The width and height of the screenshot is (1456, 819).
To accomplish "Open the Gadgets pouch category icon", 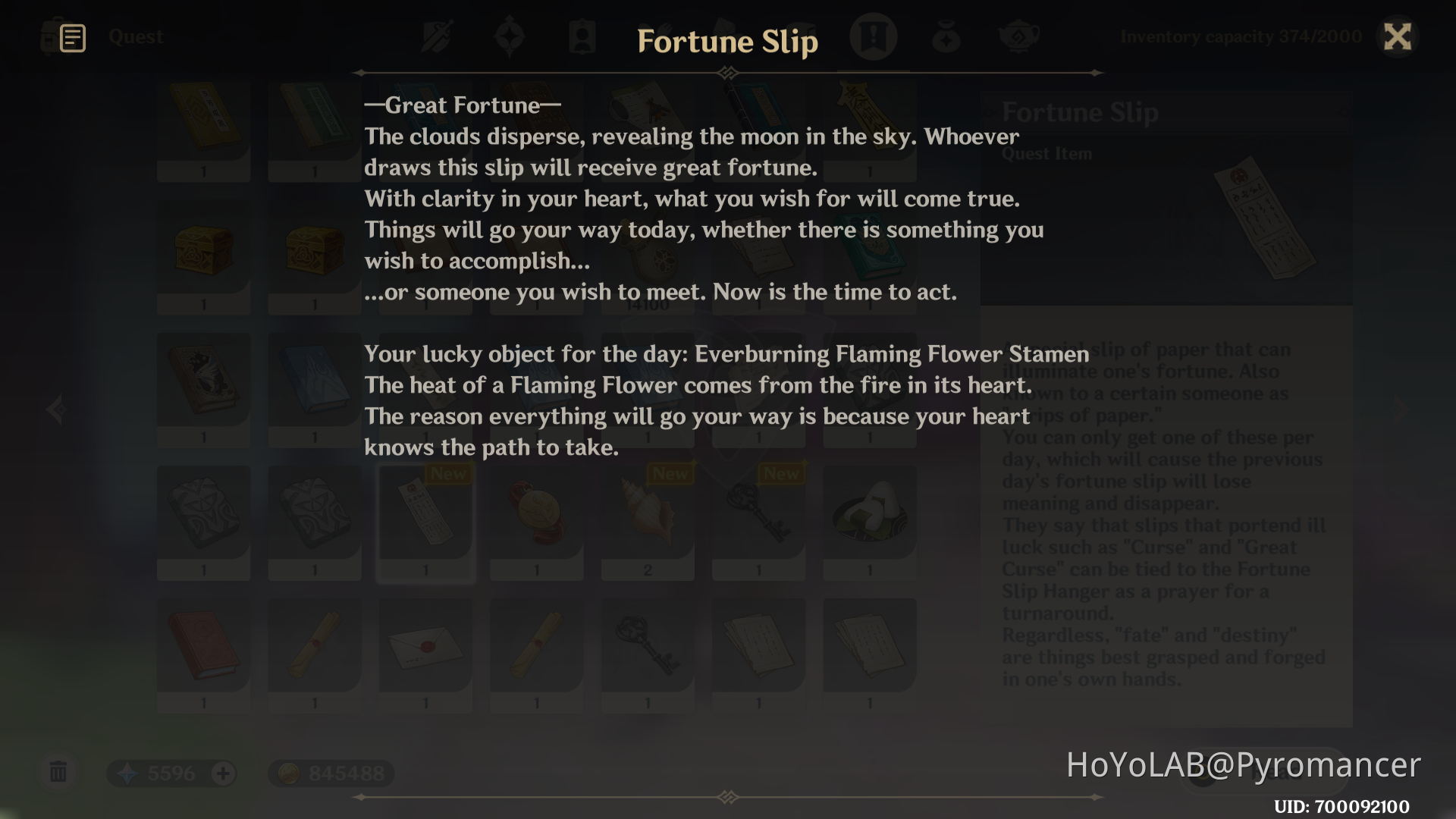I will coord(946,36).
